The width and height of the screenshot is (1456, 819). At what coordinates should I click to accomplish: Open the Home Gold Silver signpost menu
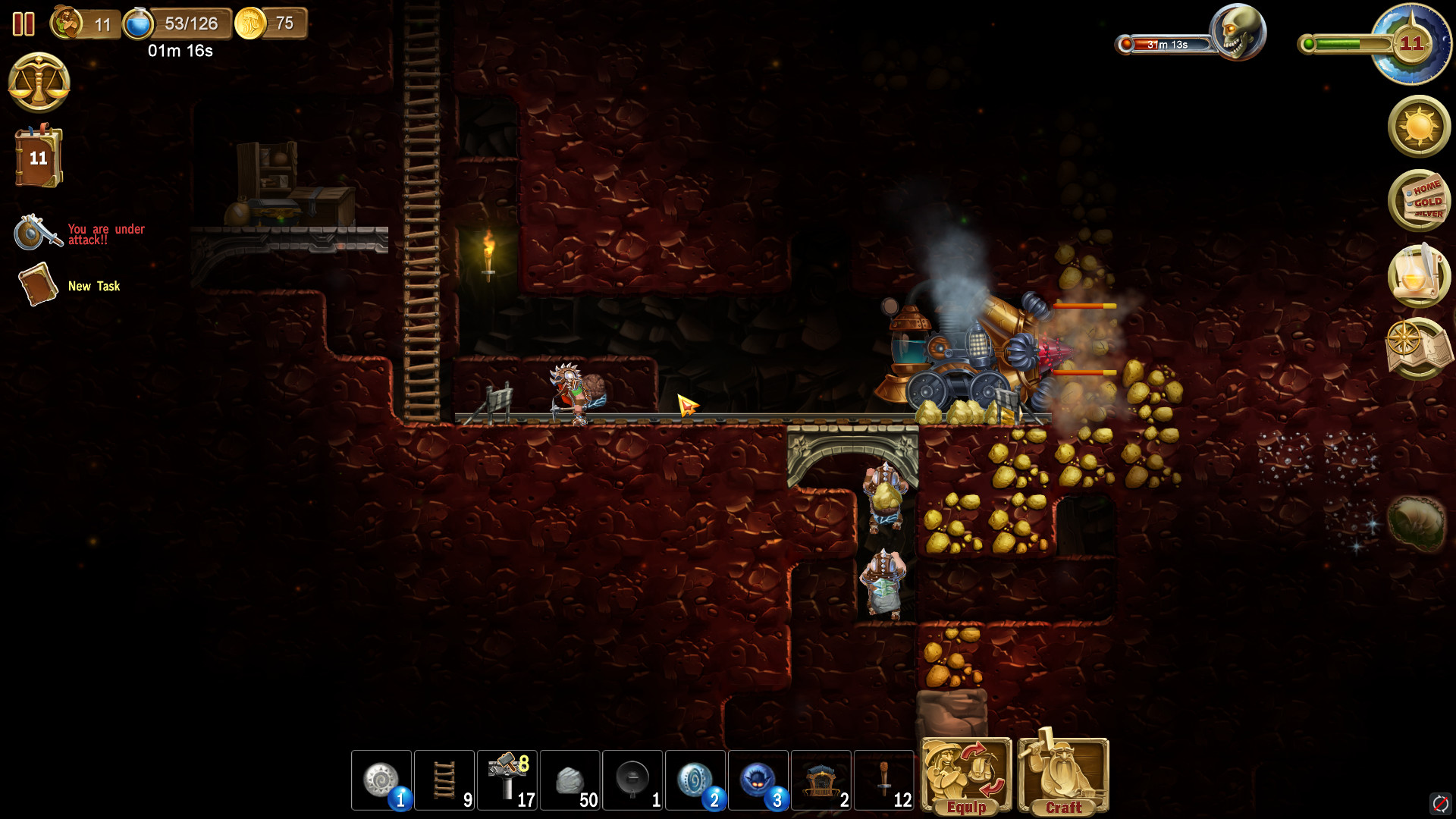[x=1419, y=200]
